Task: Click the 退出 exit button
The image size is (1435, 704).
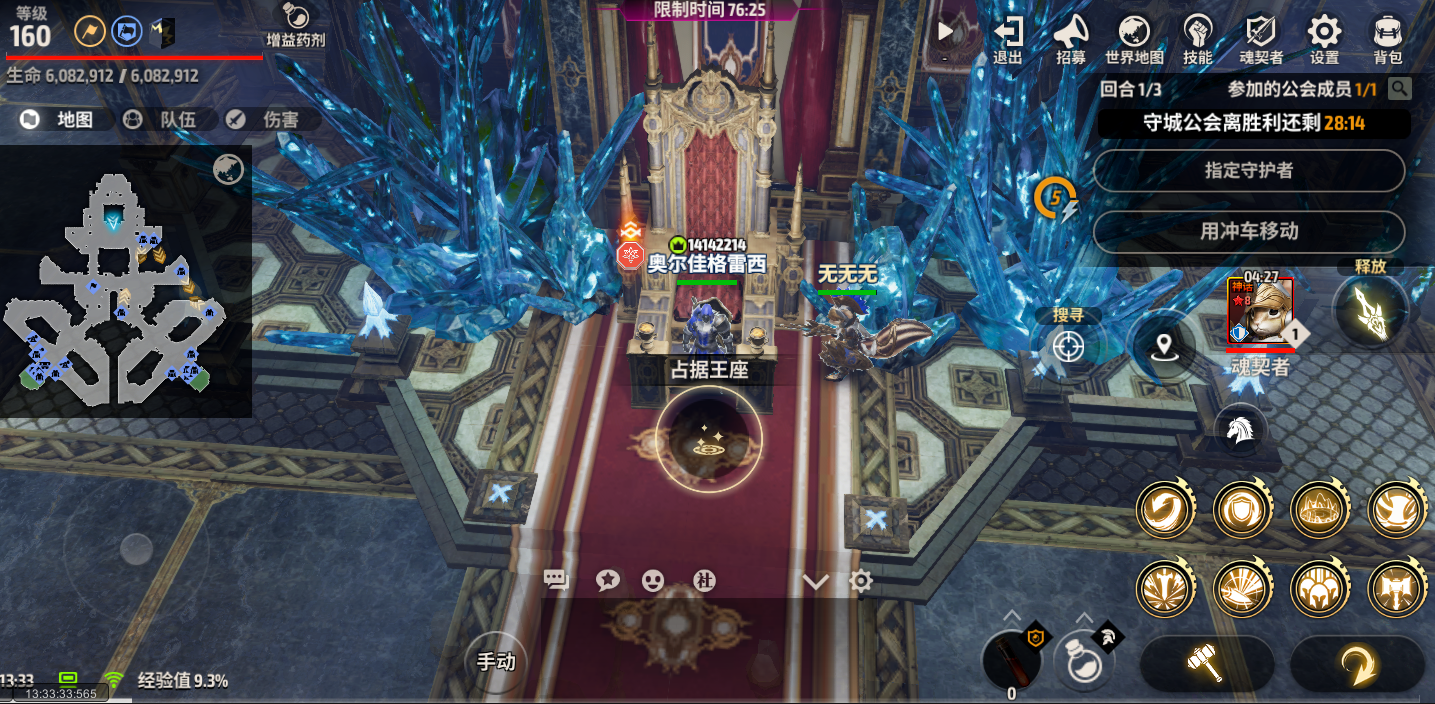Action: [1008, 38]
